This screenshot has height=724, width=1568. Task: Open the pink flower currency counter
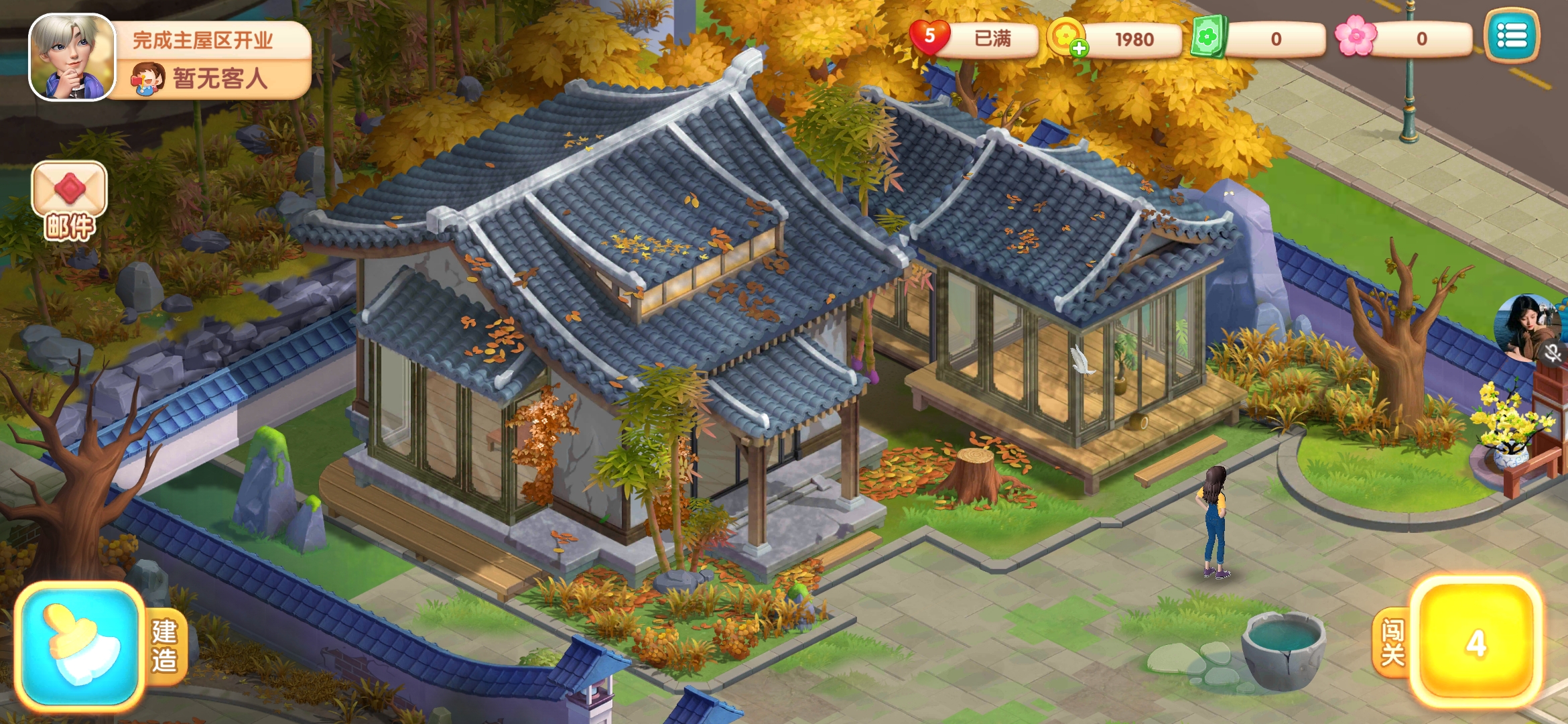1404,39
